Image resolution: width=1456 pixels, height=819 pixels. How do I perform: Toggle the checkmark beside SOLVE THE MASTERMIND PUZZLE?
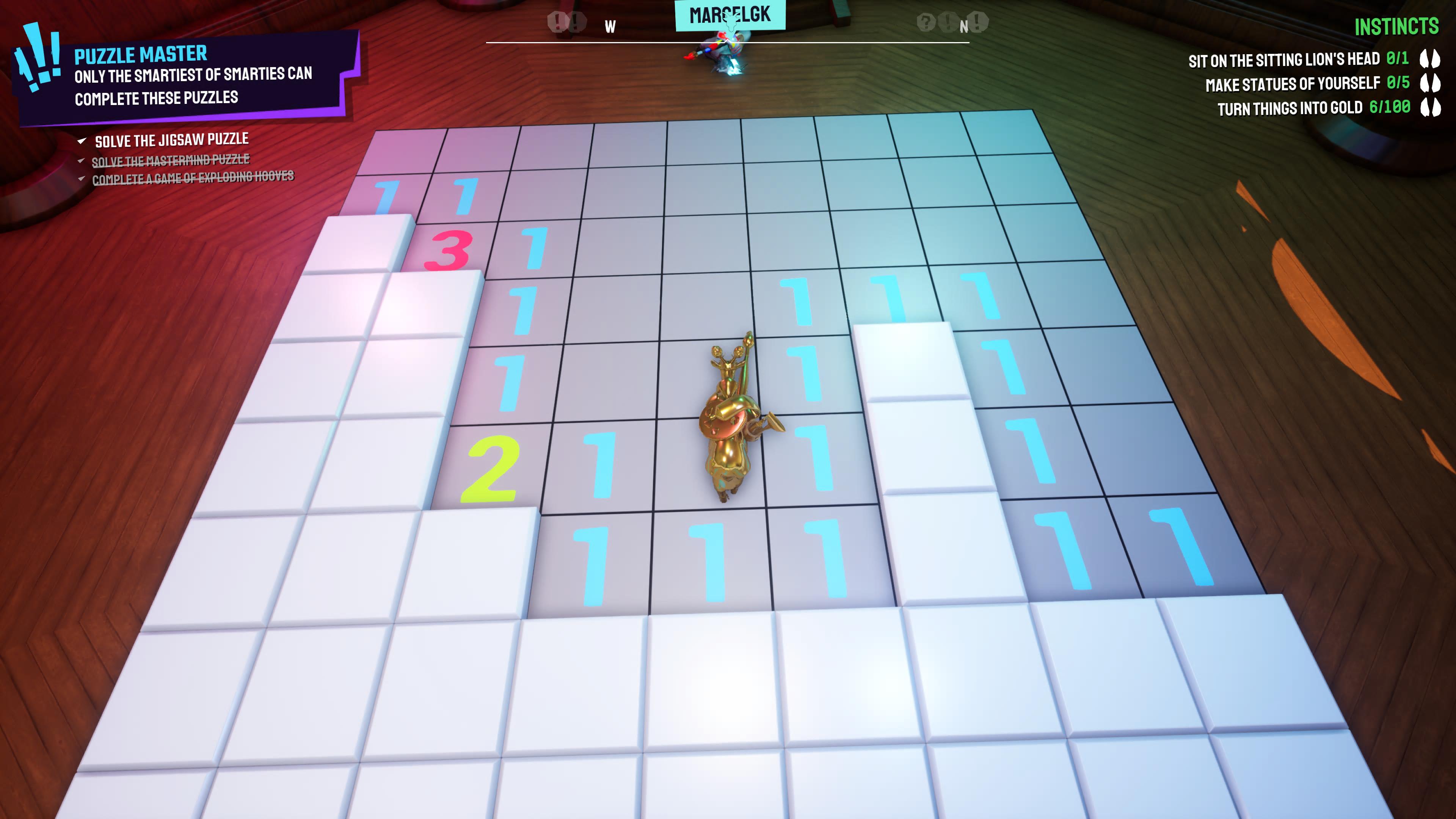[x=82, y=162]
